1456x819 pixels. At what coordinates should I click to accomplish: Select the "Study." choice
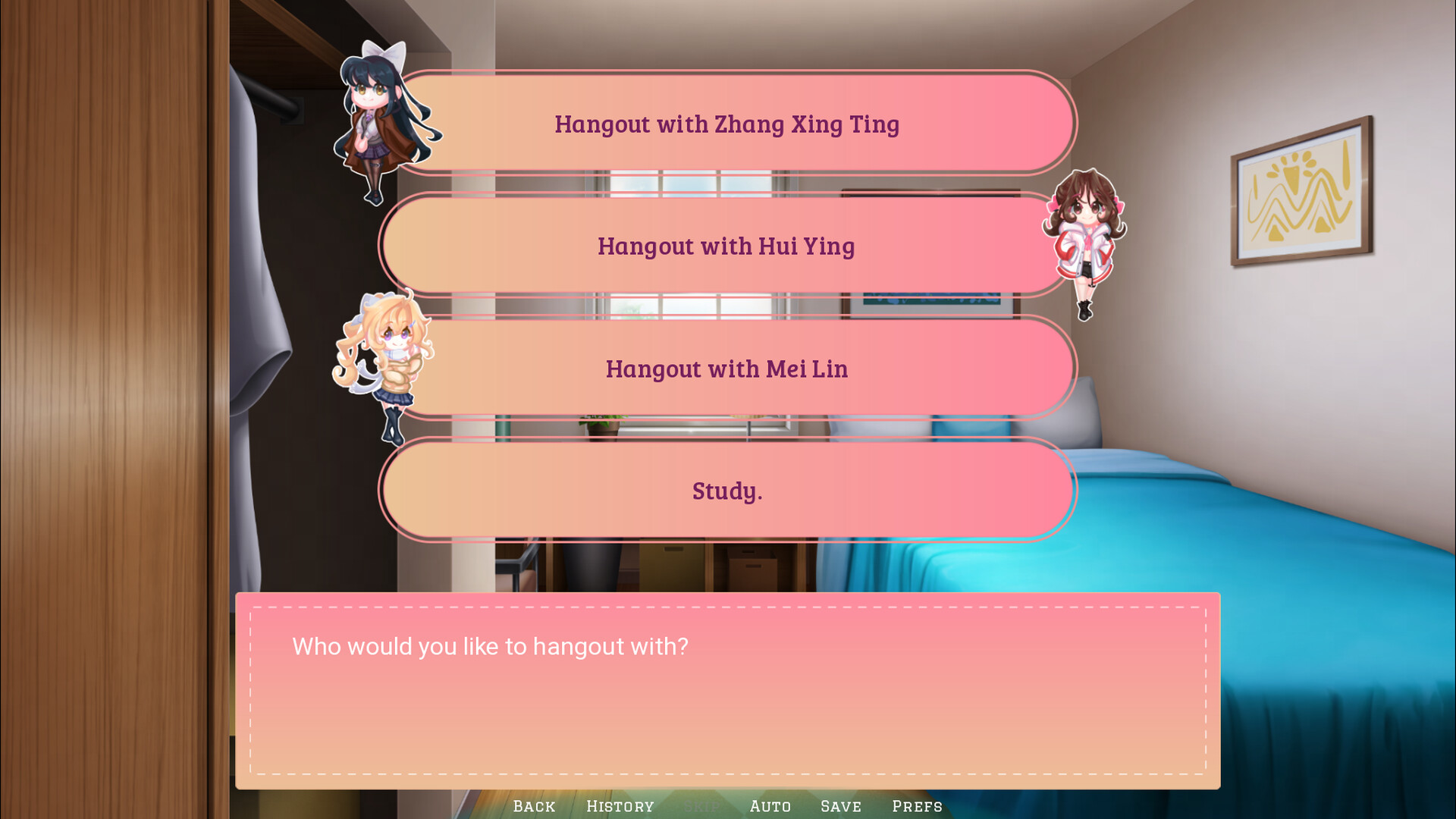click(726, 491)
